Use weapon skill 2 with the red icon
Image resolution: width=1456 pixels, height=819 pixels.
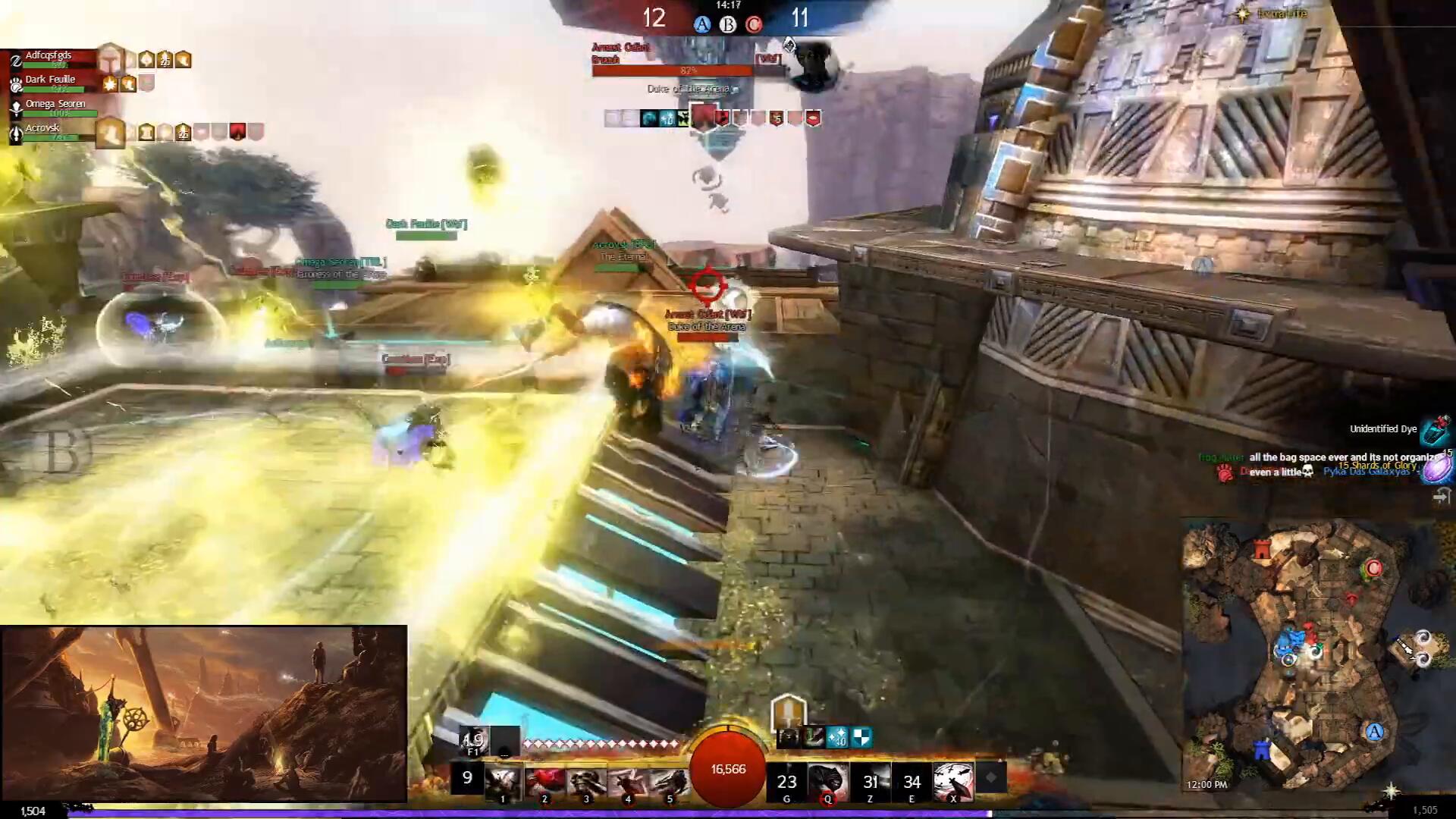[x=544, y=782]
